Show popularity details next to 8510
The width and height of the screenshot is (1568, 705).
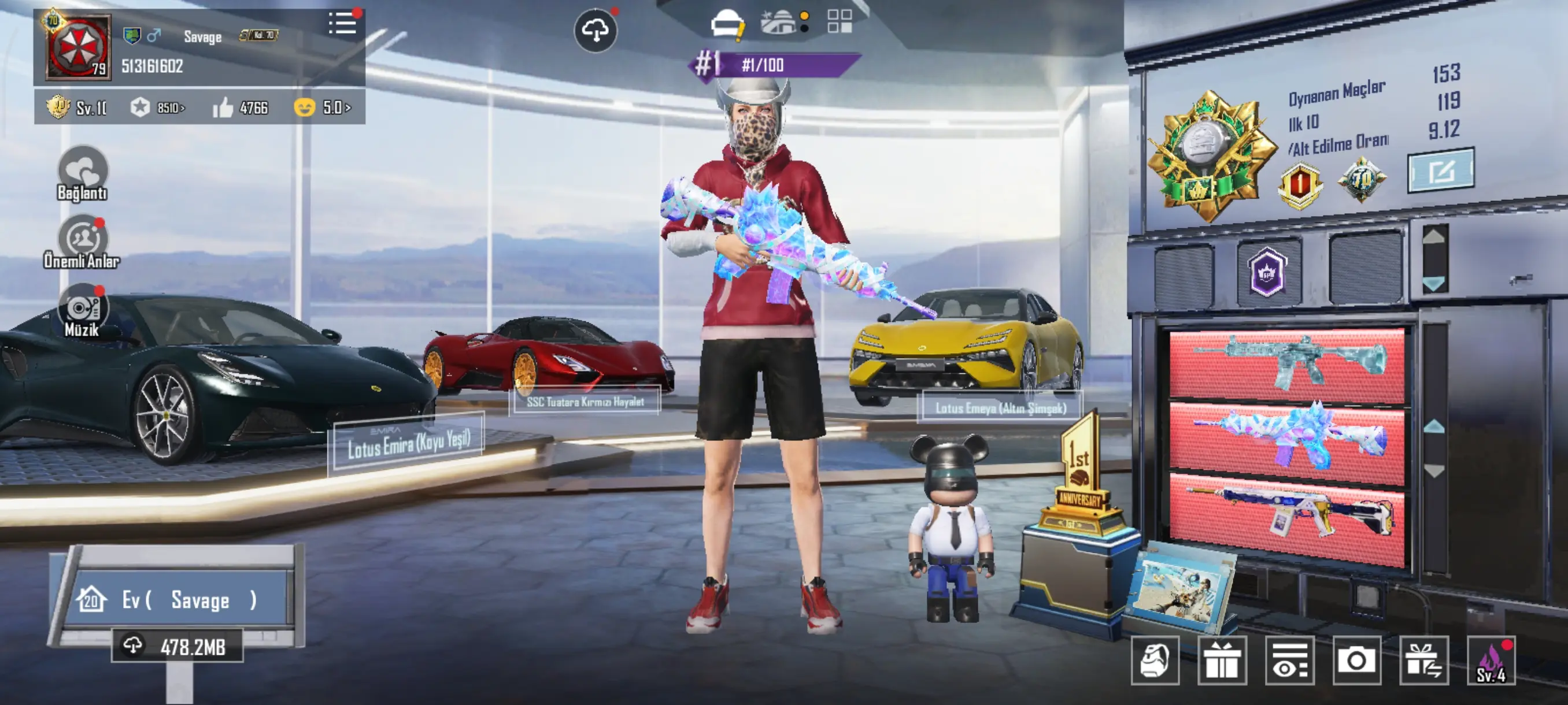point(158,107)
